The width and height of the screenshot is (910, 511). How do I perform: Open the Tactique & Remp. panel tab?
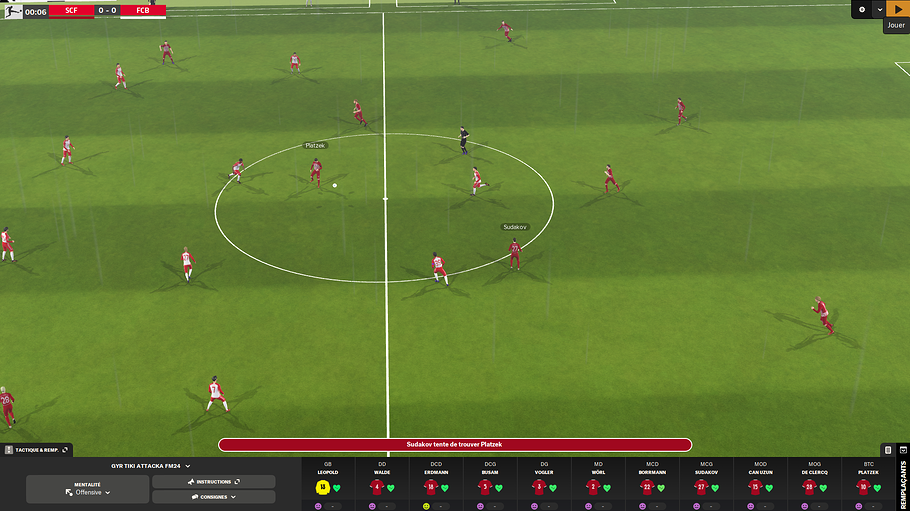pos(36,450)
